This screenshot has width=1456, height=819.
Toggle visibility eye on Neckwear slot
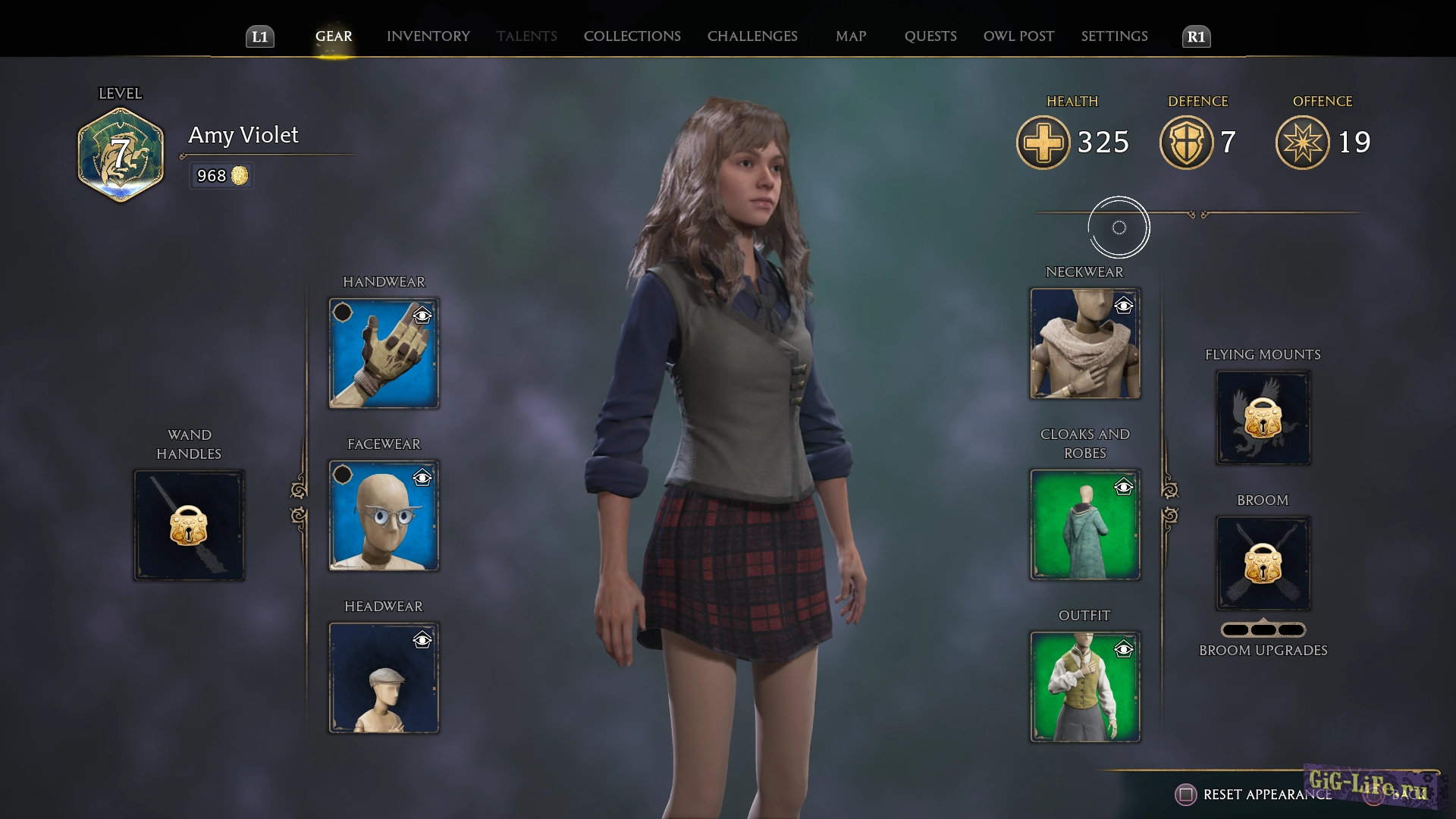tap(1123, 306)
